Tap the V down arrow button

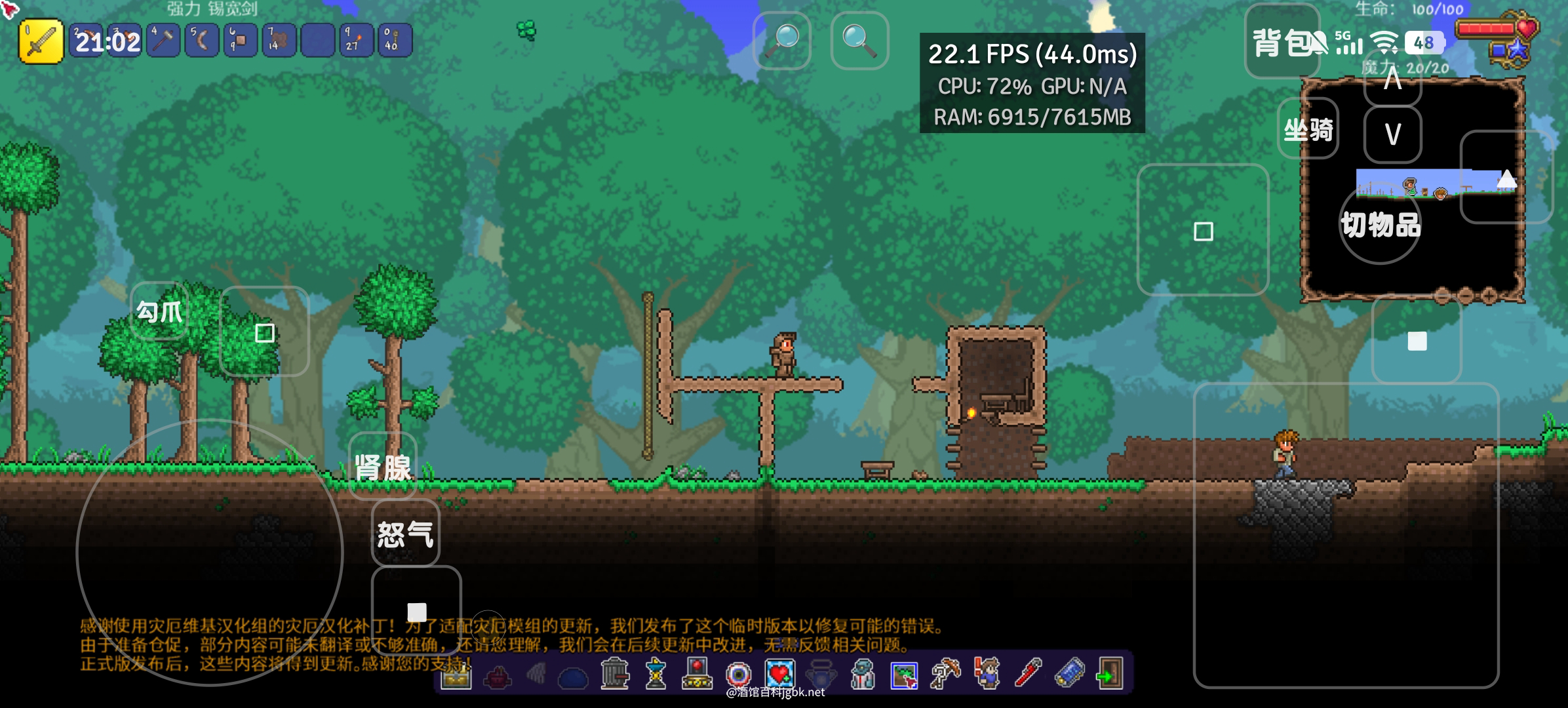[x=1392, y=134]
